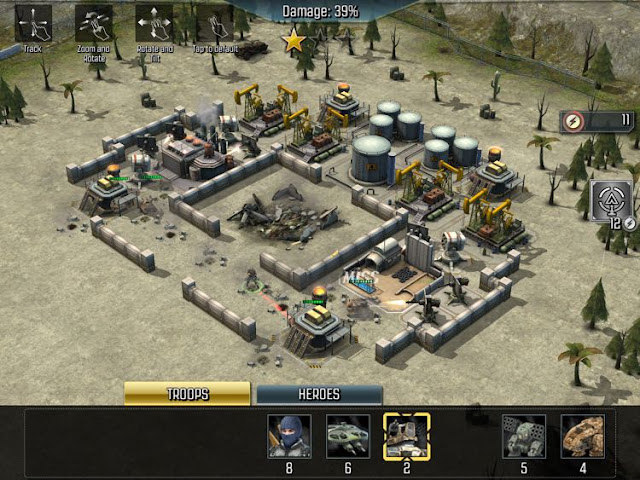Choose the Zoom and Rotate camera control

(x=94, y=22)
